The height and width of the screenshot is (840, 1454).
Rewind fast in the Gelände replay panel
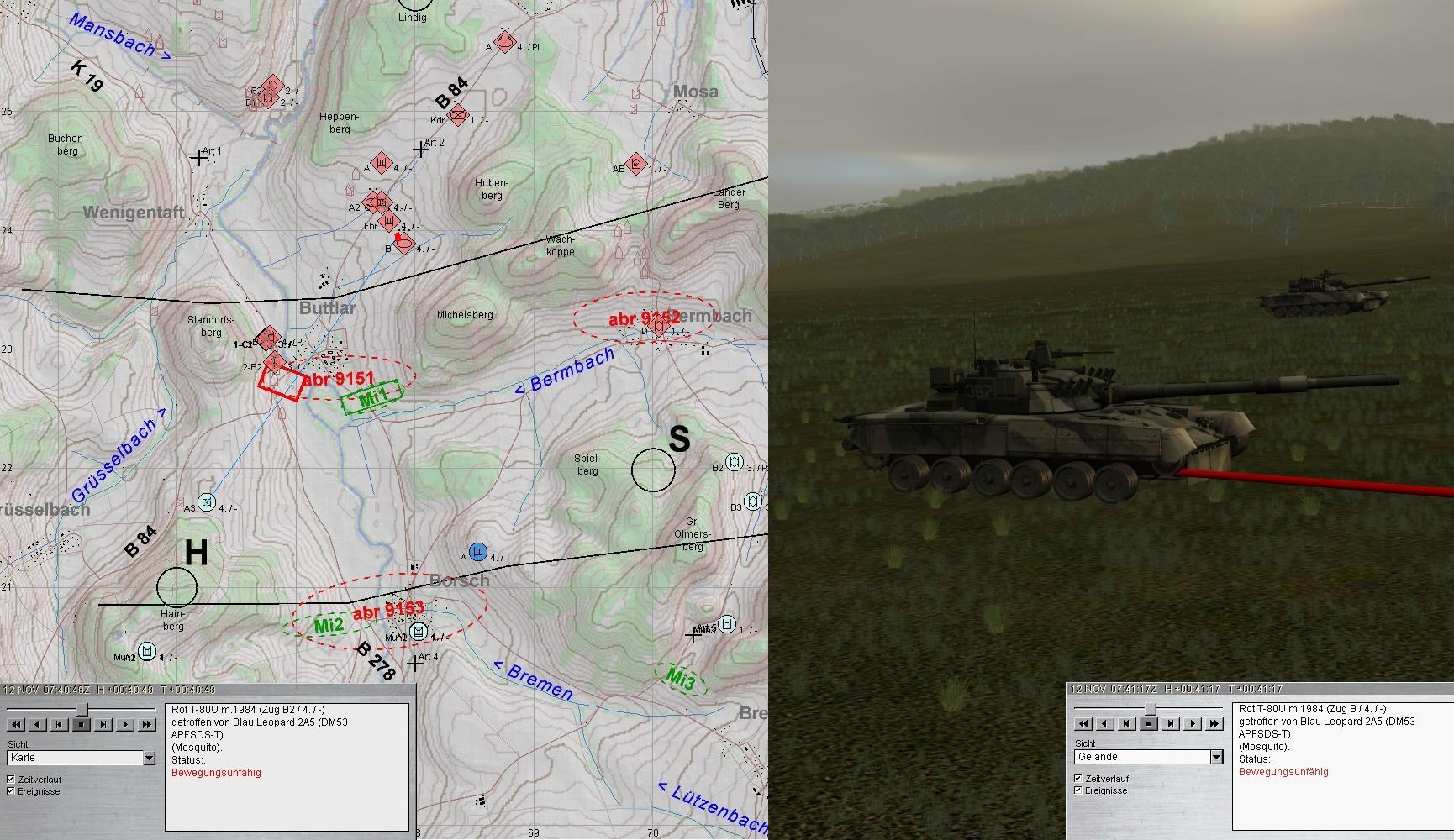tap(1083, 723)
